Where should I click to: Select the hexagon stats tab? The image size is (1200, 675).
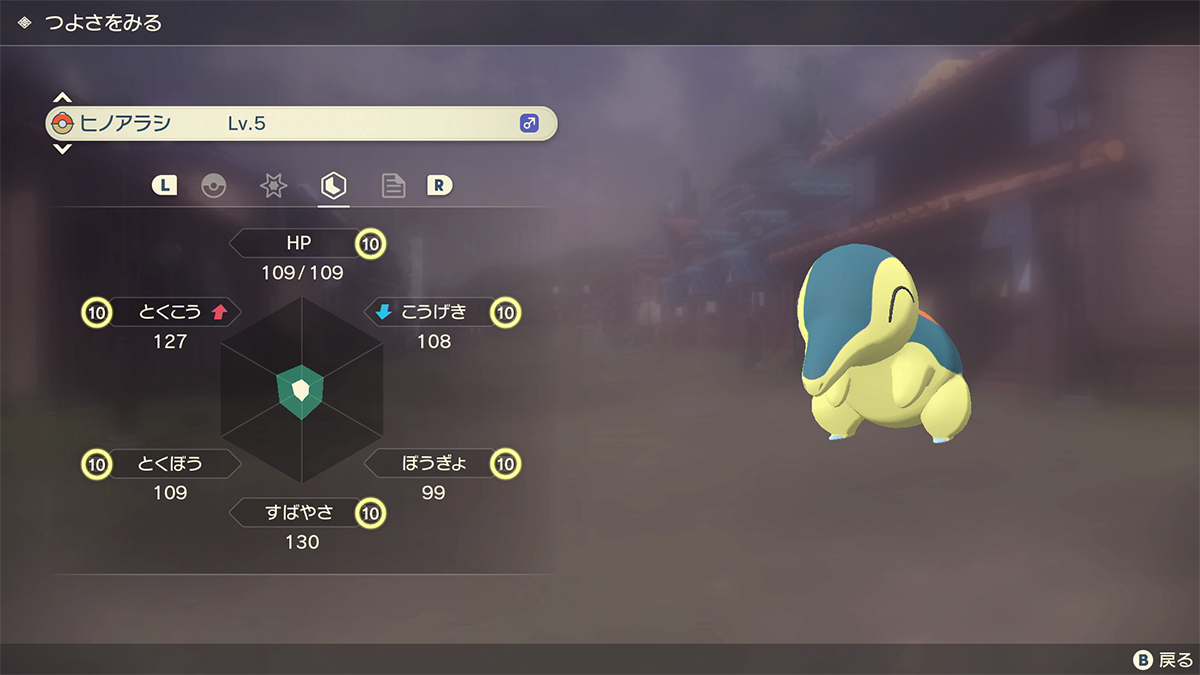[333, 186]
